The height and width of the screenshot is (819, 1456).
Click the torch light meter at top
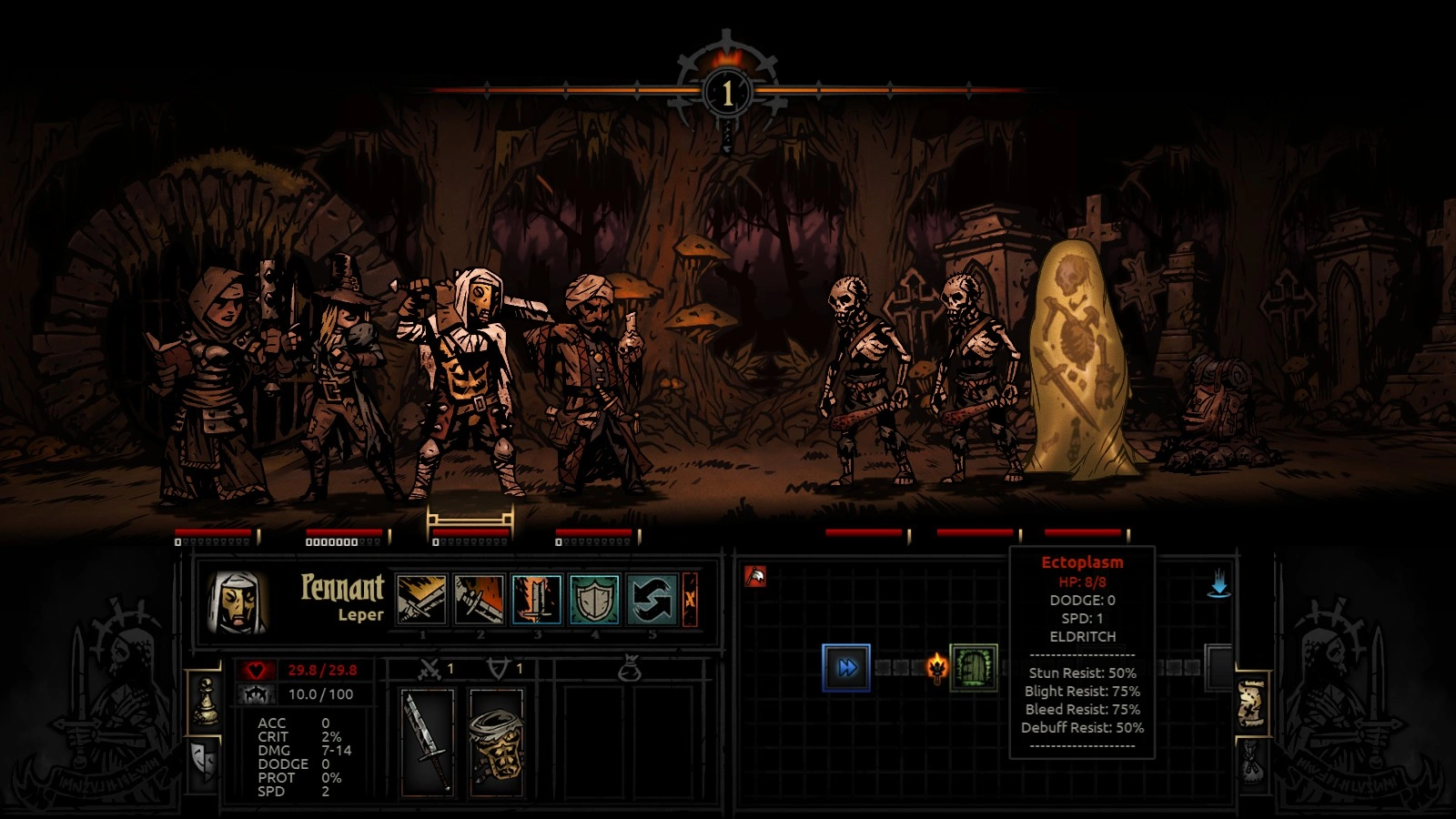tap(726, 92)
